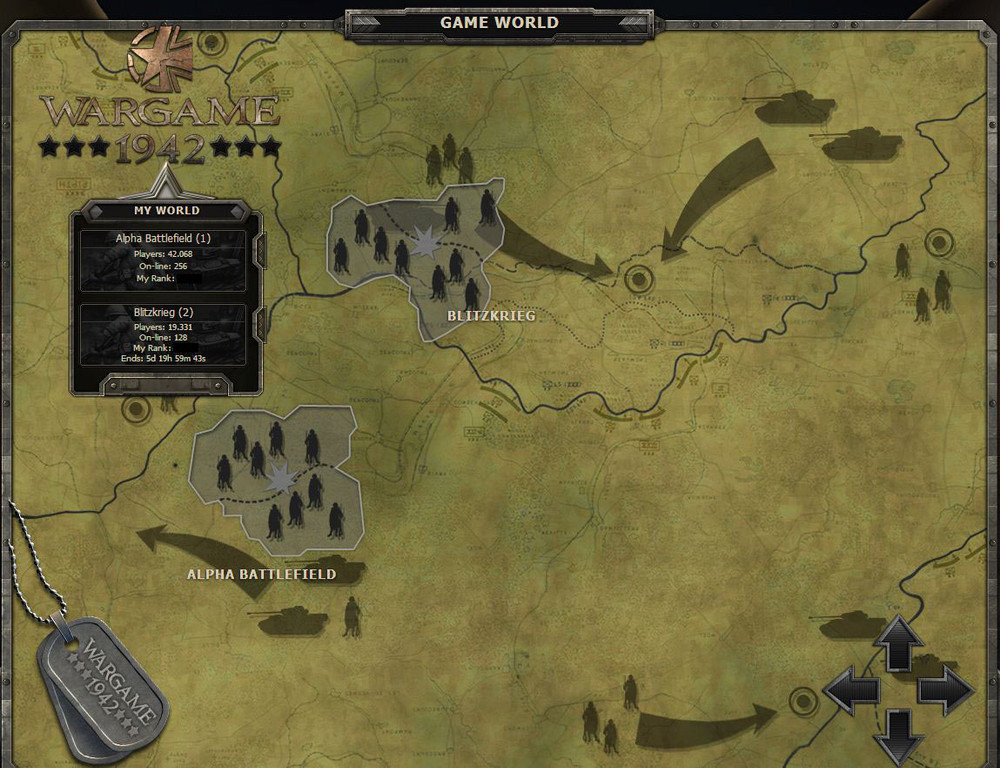Move the map using the right arrow
Screen dimensions: 1000x768
coord(945,690)
